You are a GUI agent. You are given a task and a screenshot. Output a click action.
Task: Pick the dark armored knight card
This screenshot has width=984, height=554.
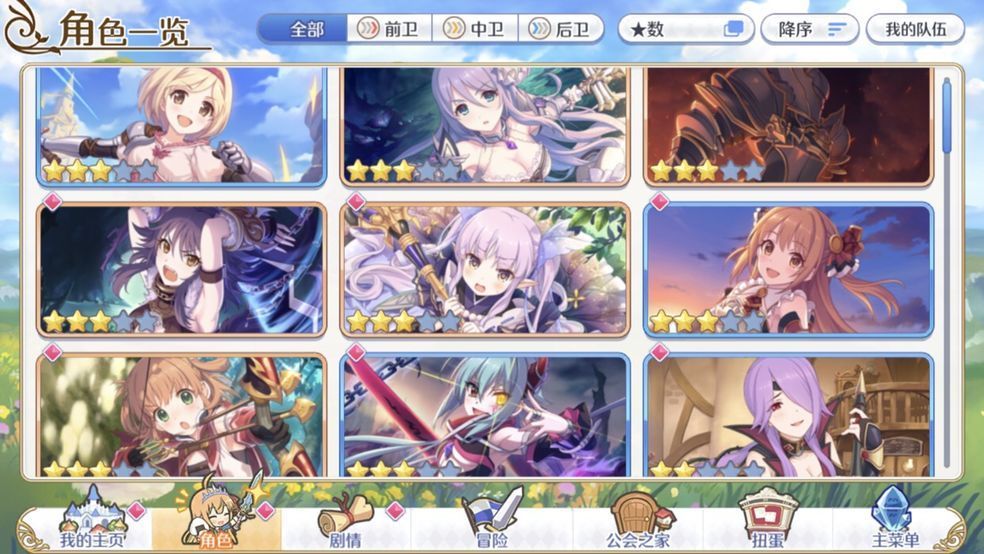788,125
